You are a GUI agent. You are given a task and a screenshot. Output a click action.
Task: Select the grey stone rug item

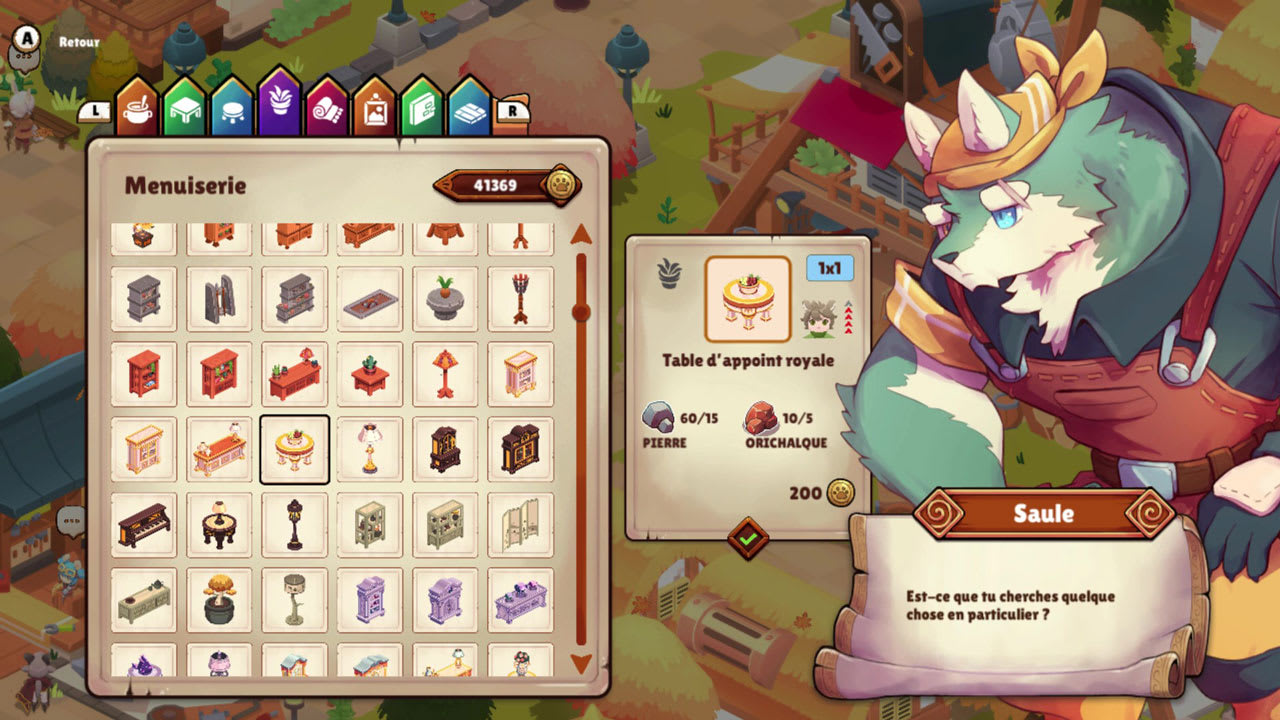pos(370,298)
